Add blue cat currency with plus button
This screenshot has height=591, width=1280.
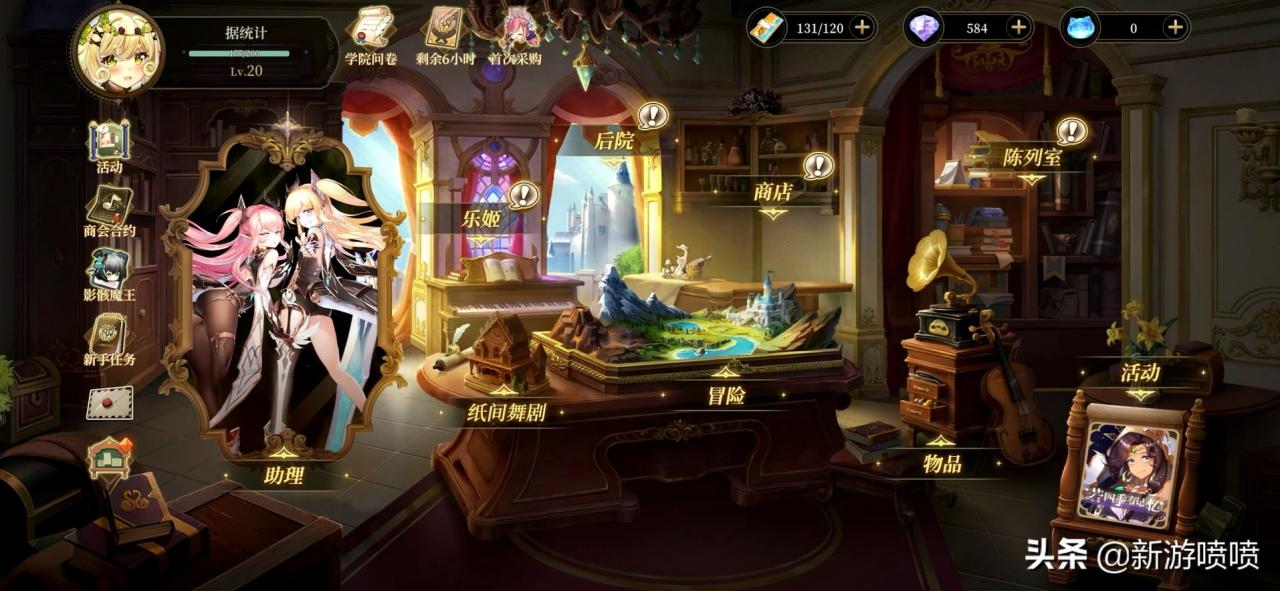click(x=1175, y=28)
